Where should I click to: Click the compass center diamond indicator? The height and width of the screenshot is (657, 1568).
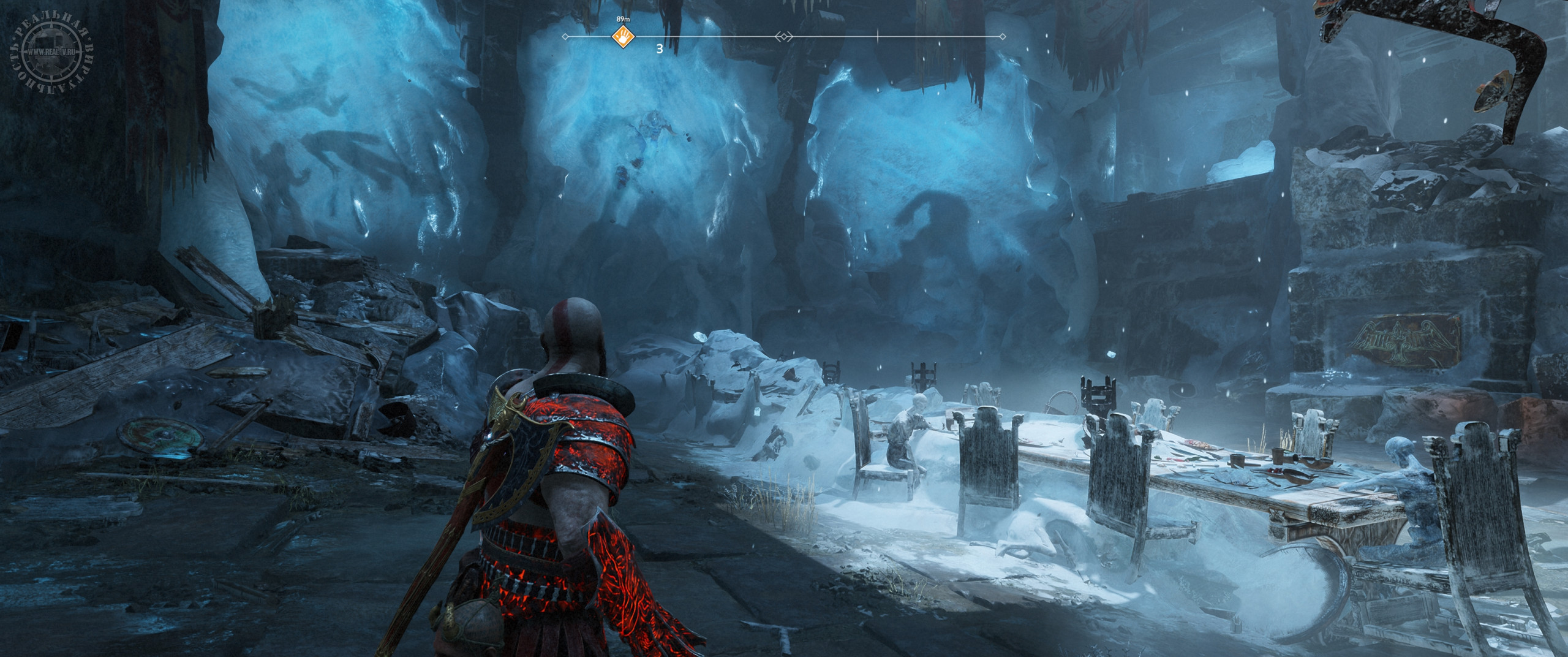pyautogui.click(x=783, y=37)
